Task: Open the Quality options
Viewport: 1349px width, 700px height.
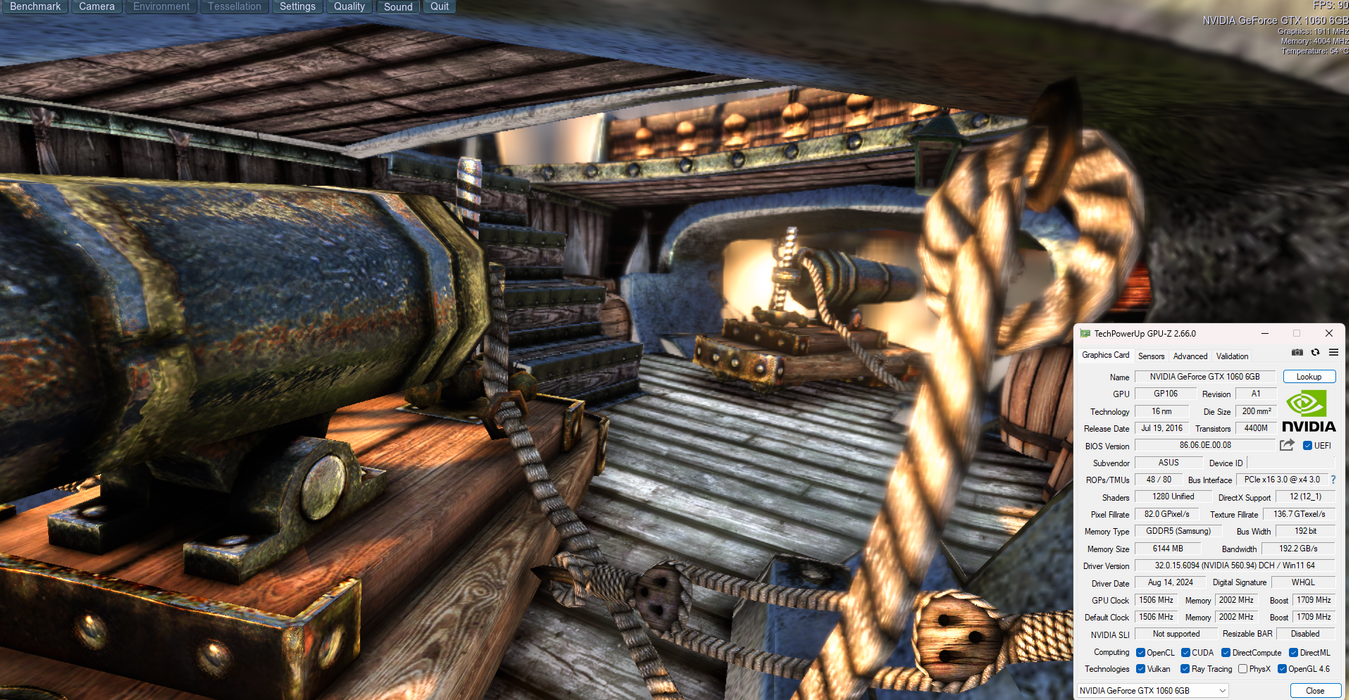Action: [x=349, y=7]
